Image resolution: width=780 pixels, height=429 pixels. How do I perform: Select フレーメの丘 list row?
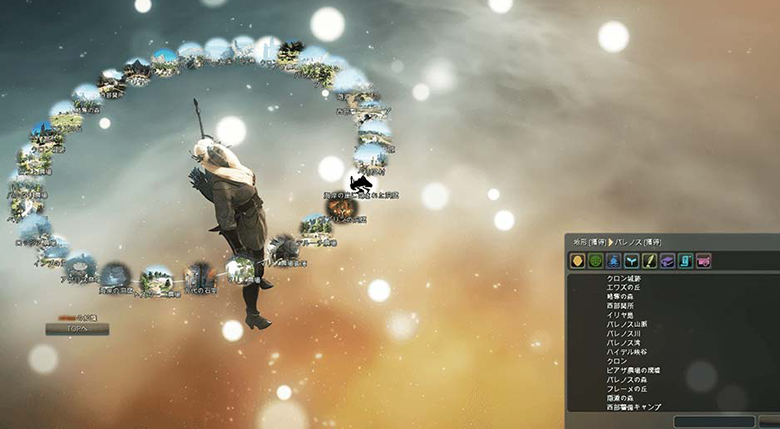625,389
